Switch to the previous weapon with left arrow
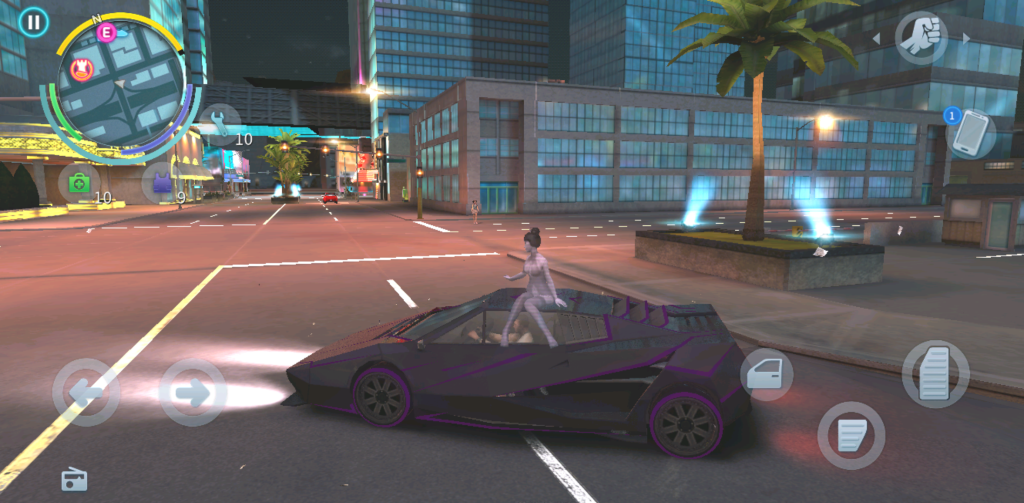 (x=877, y=39)
